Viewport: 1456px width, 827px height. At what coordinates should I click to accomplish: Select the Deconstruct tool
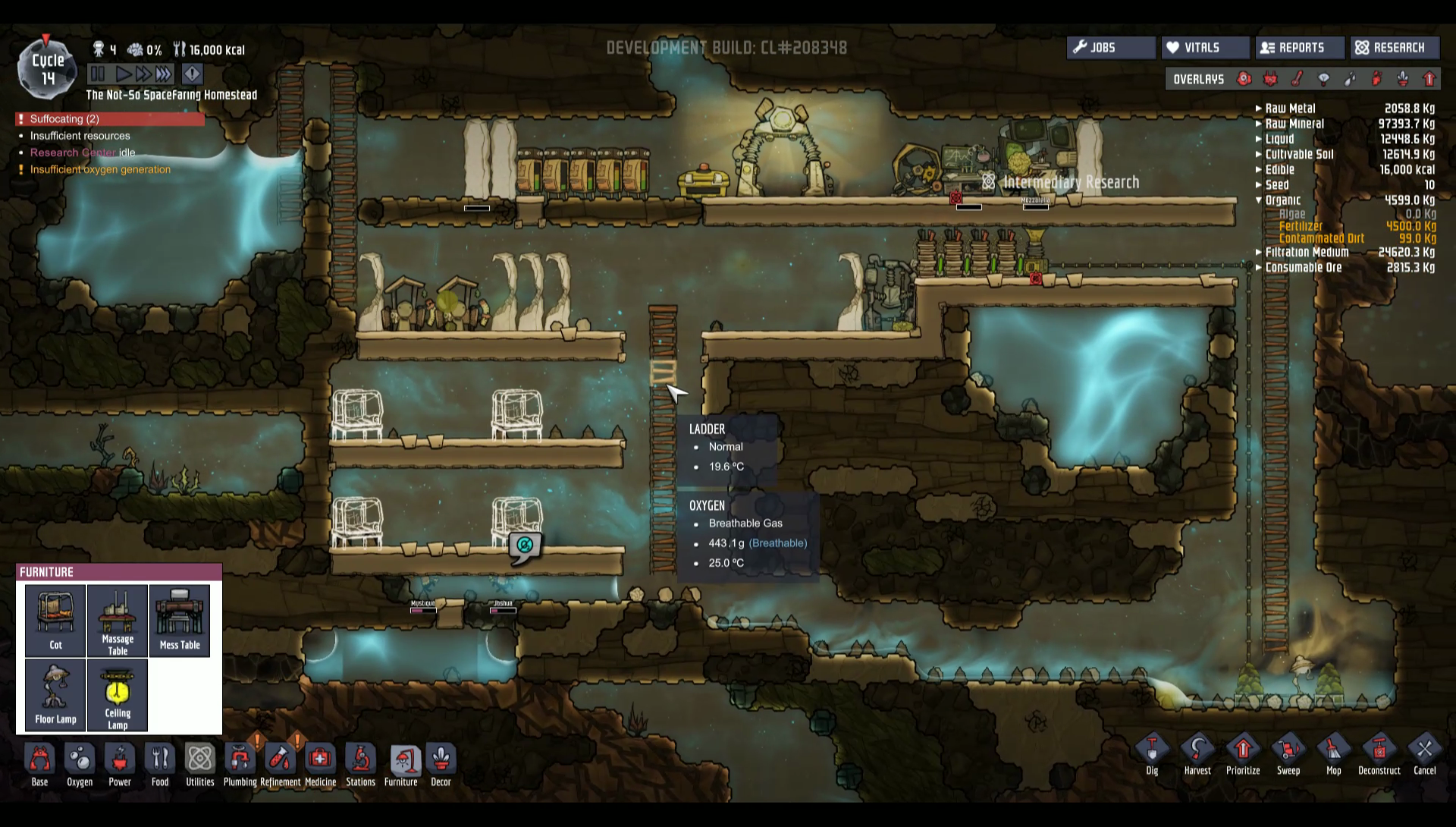[x=1379, y=754]
